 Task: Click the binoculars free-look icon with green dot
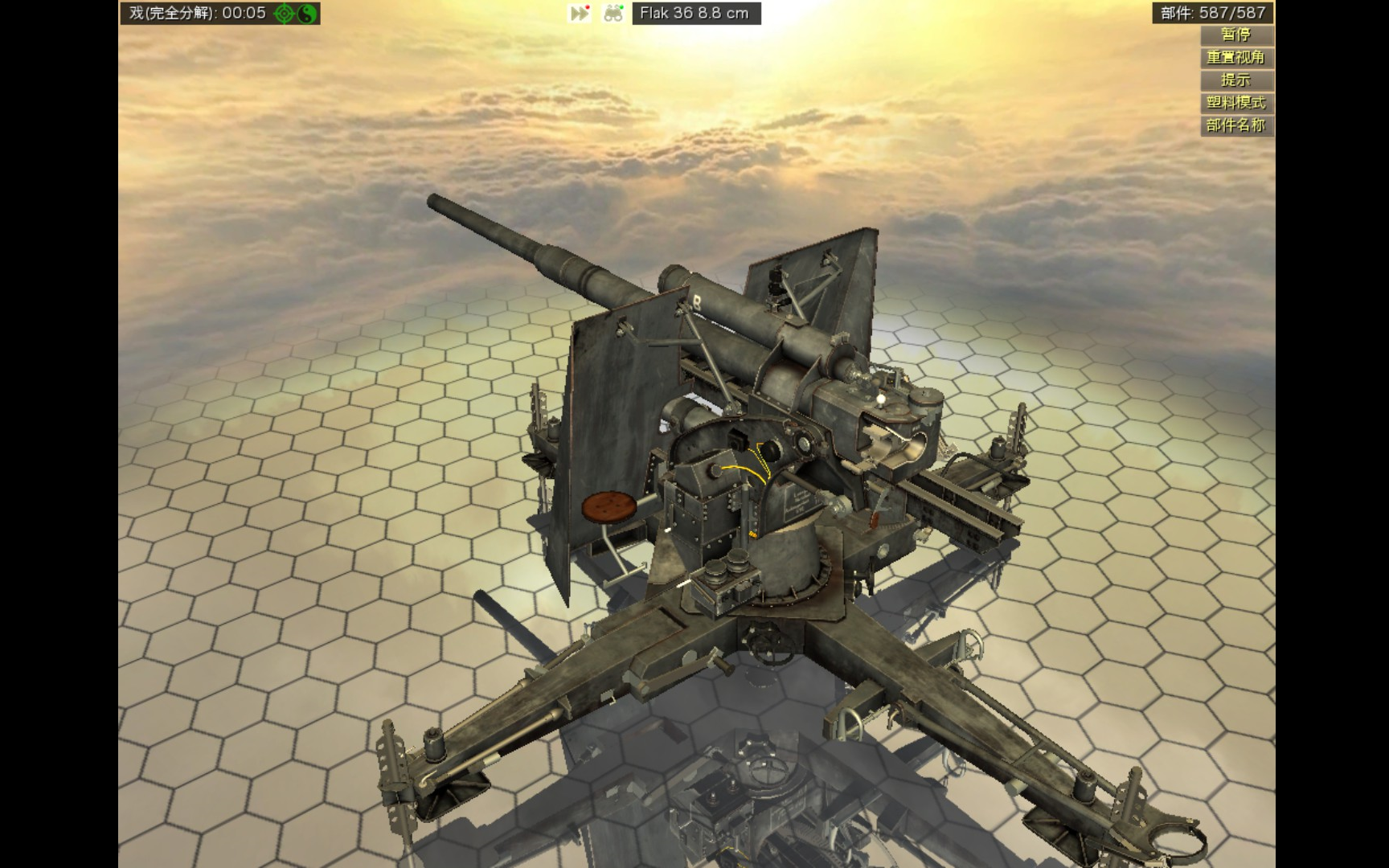tap(613, 14)
